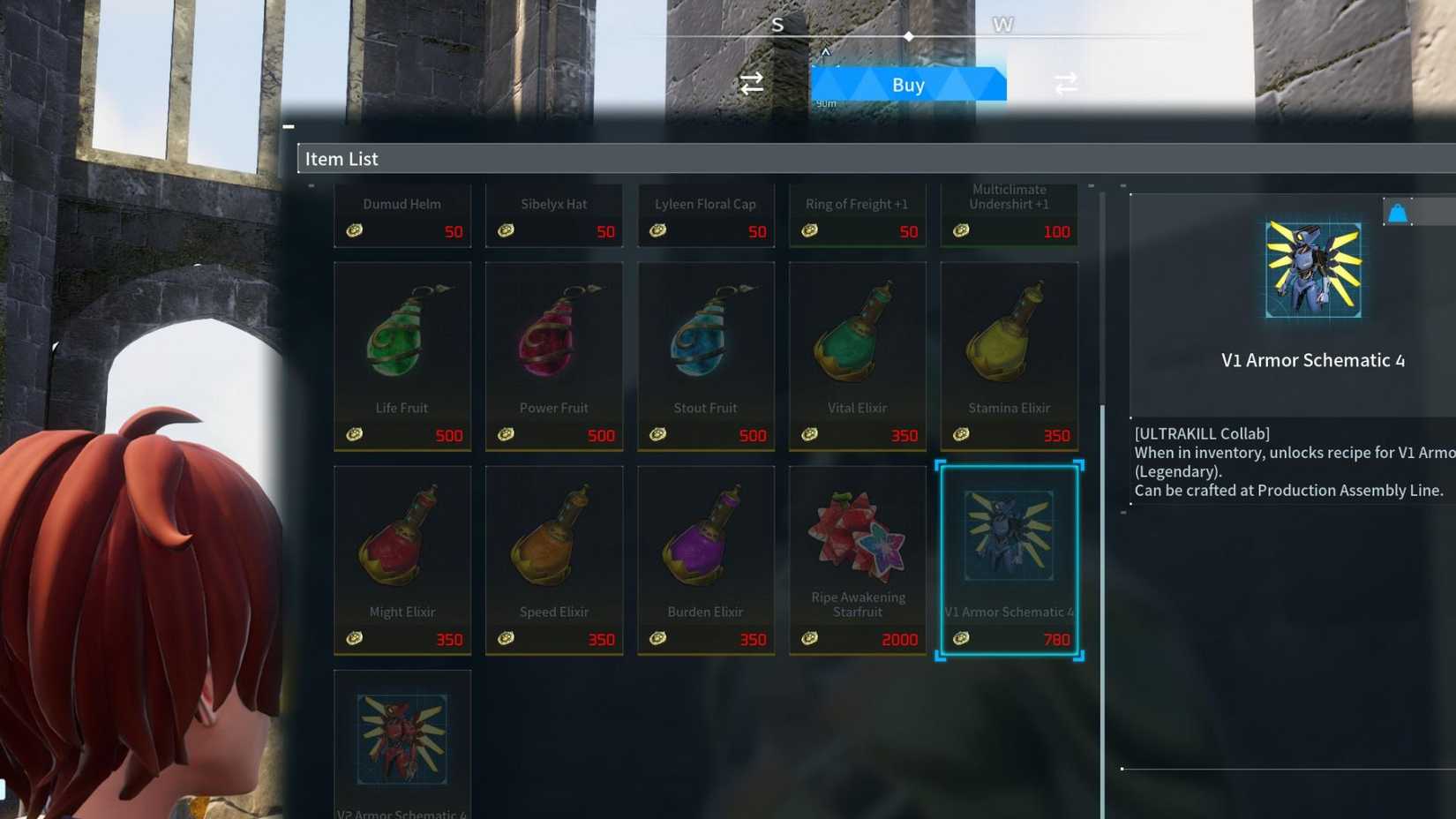Select the Power Fruit bottle icon

(x=554, y=335)
